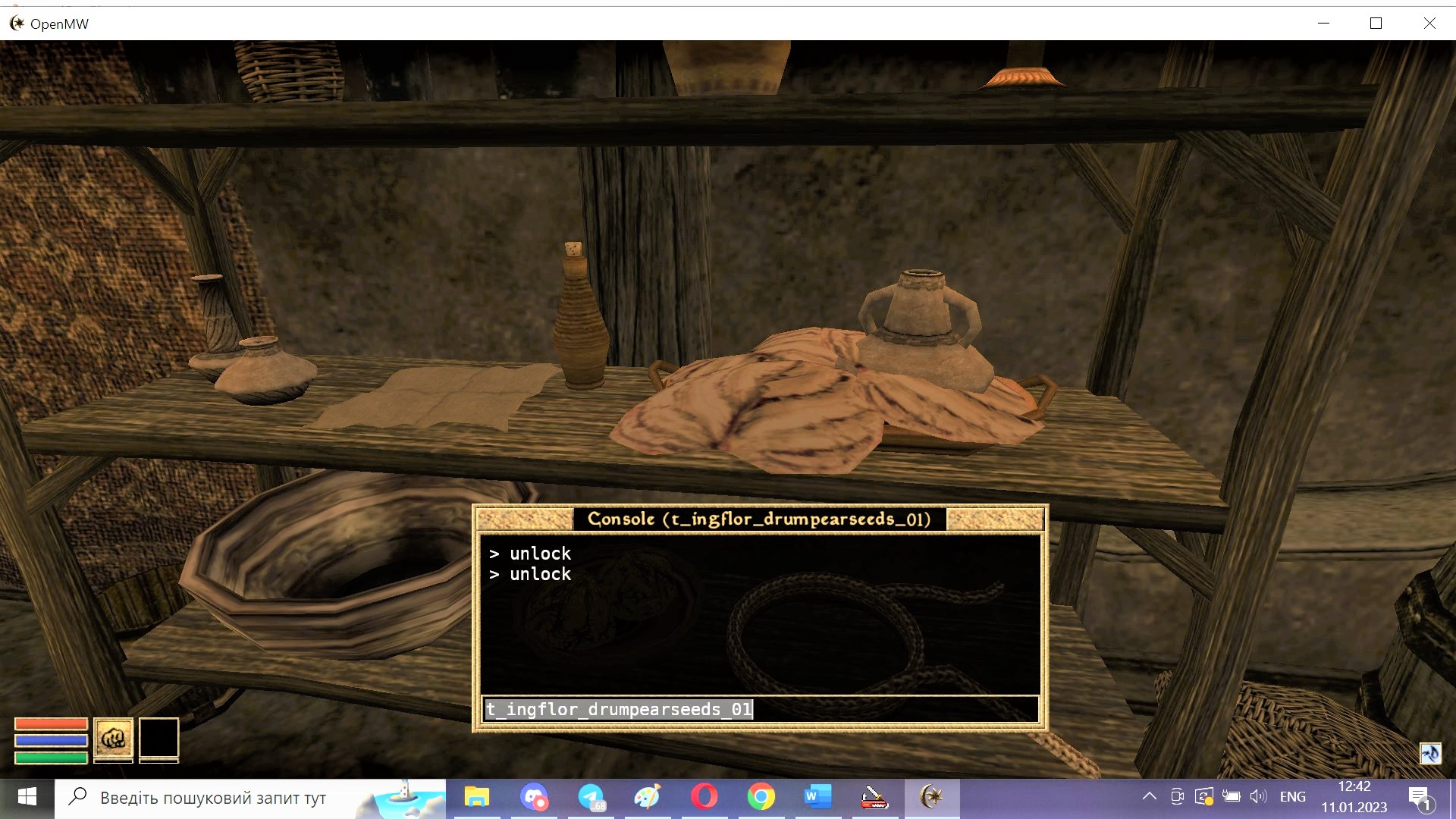
Task: Open Paint from the taskbar
Action: (648, 797)
